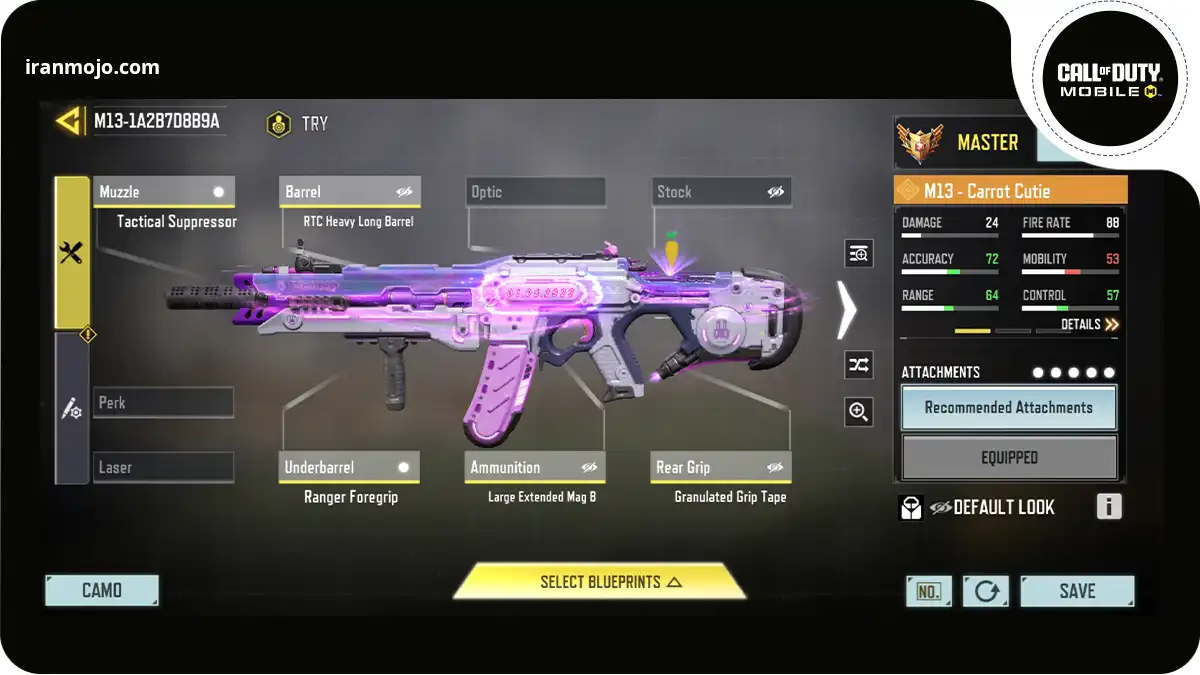Choose the empty Laser slot
The width and height of the screenshot is (1200, 675).
point(164,467)
